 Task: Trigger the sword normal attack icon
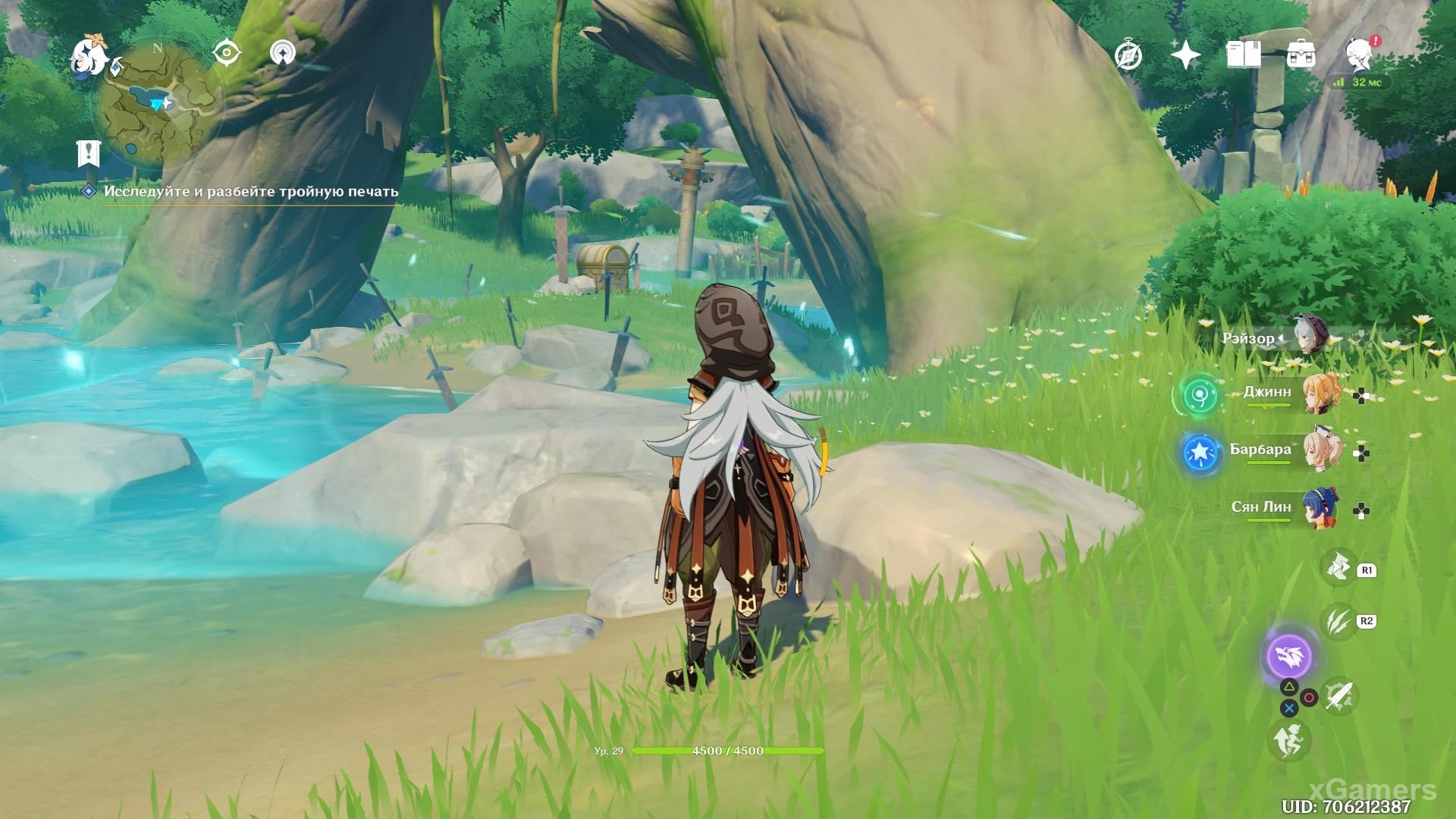[x=1338, y=695]
